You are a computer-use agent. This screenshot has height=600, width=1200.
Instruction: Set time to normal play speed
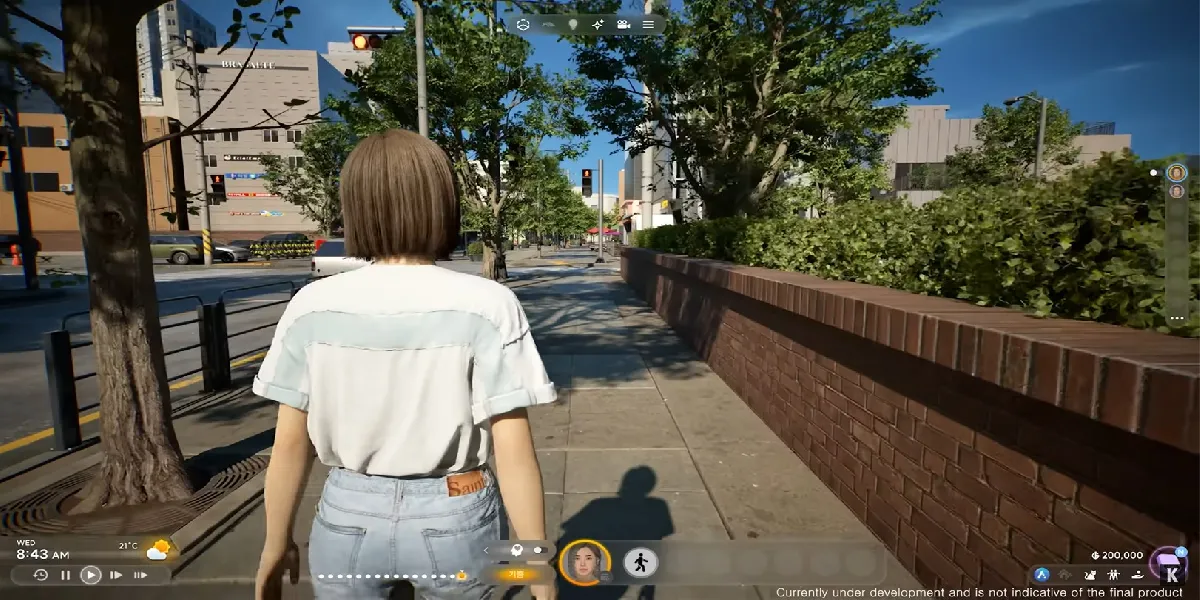tap(91, 575)
